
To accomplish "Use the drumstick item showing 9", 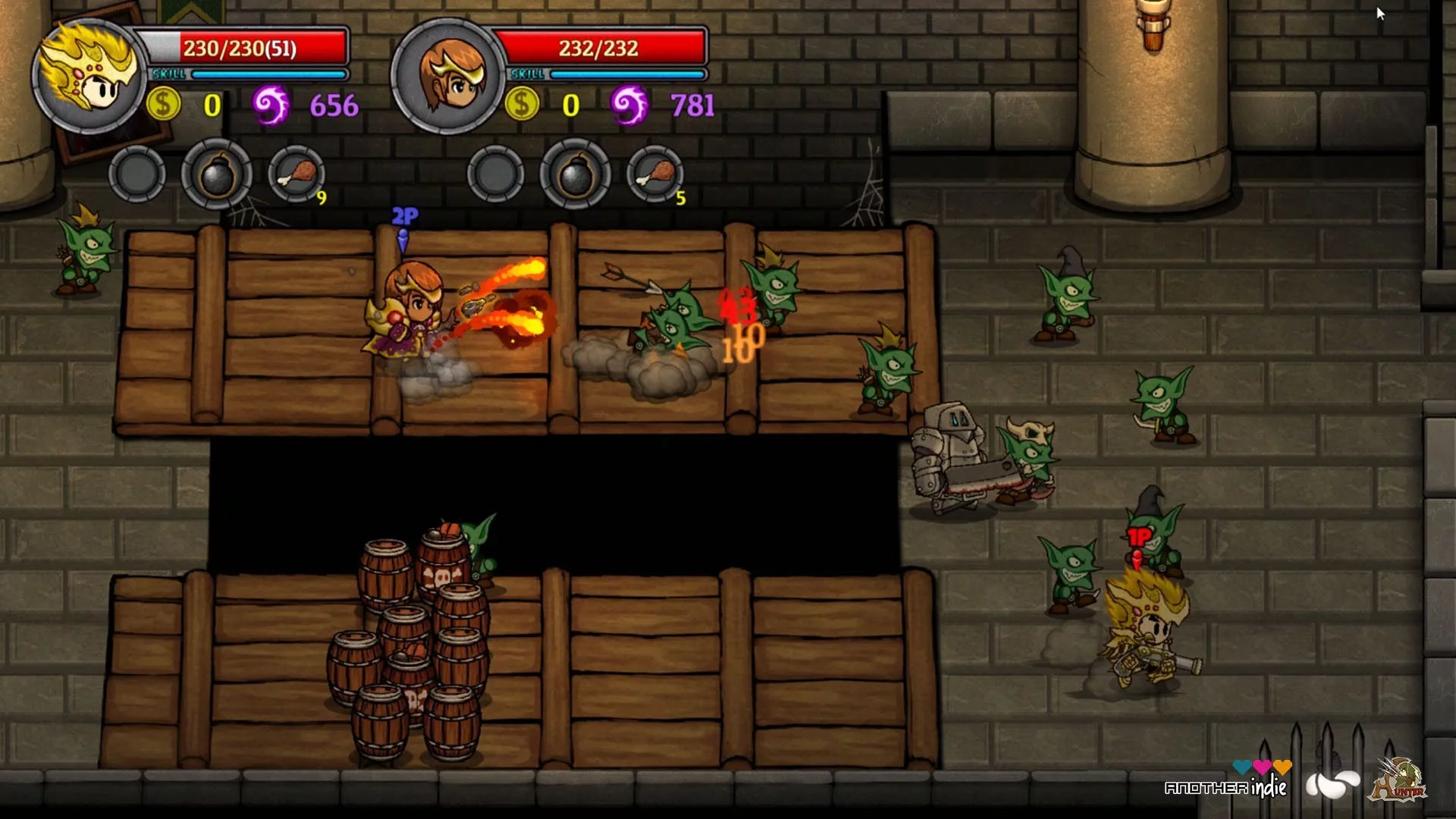I will tap(297, 174).
